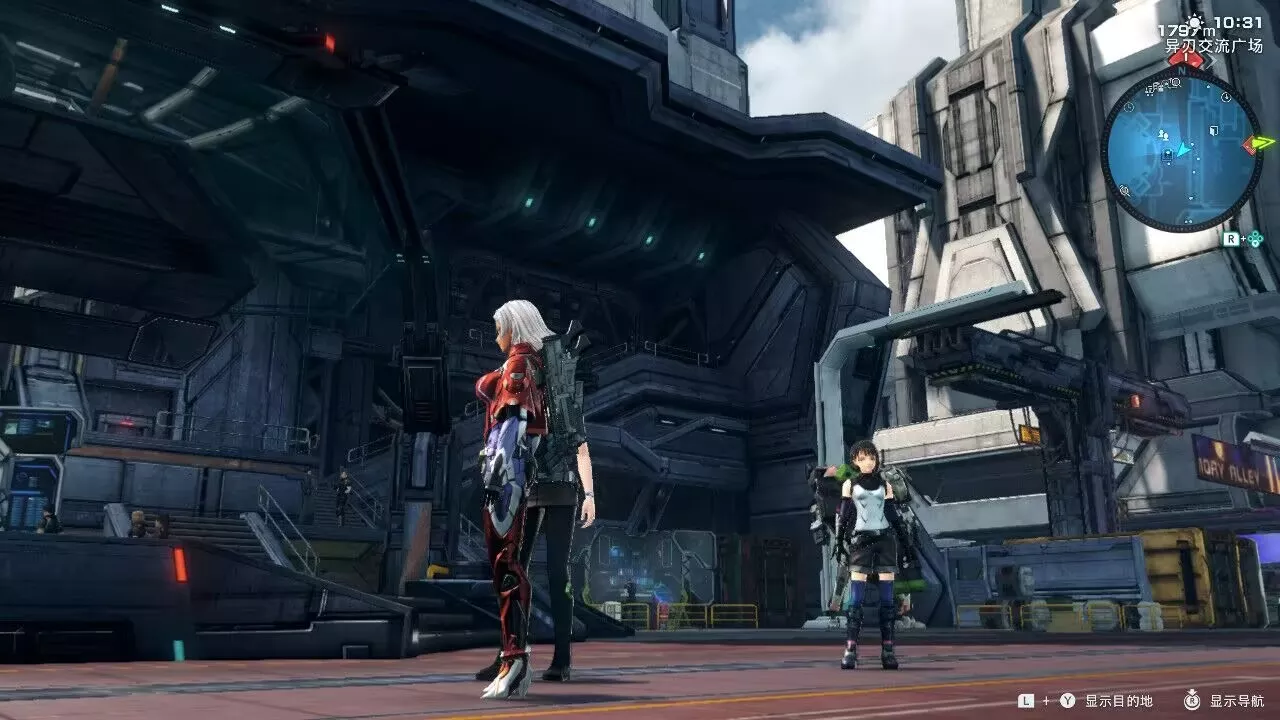Click the cyan player arrow on the minimap
Viewport: 1280px width, 720px height.
[1184, 150]
